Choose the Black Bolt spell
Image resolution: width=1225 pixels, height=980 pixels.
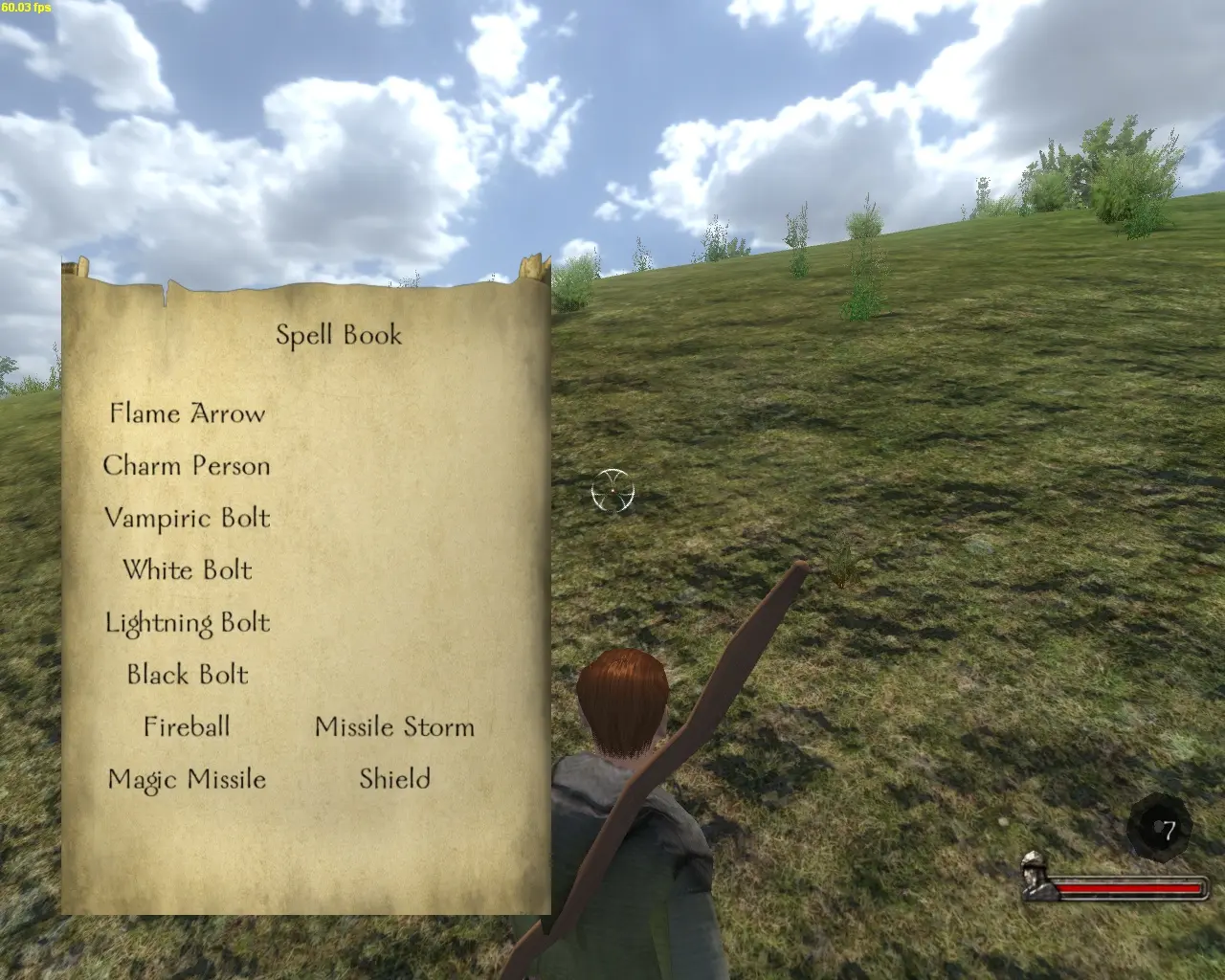click(x=187, y=675)
